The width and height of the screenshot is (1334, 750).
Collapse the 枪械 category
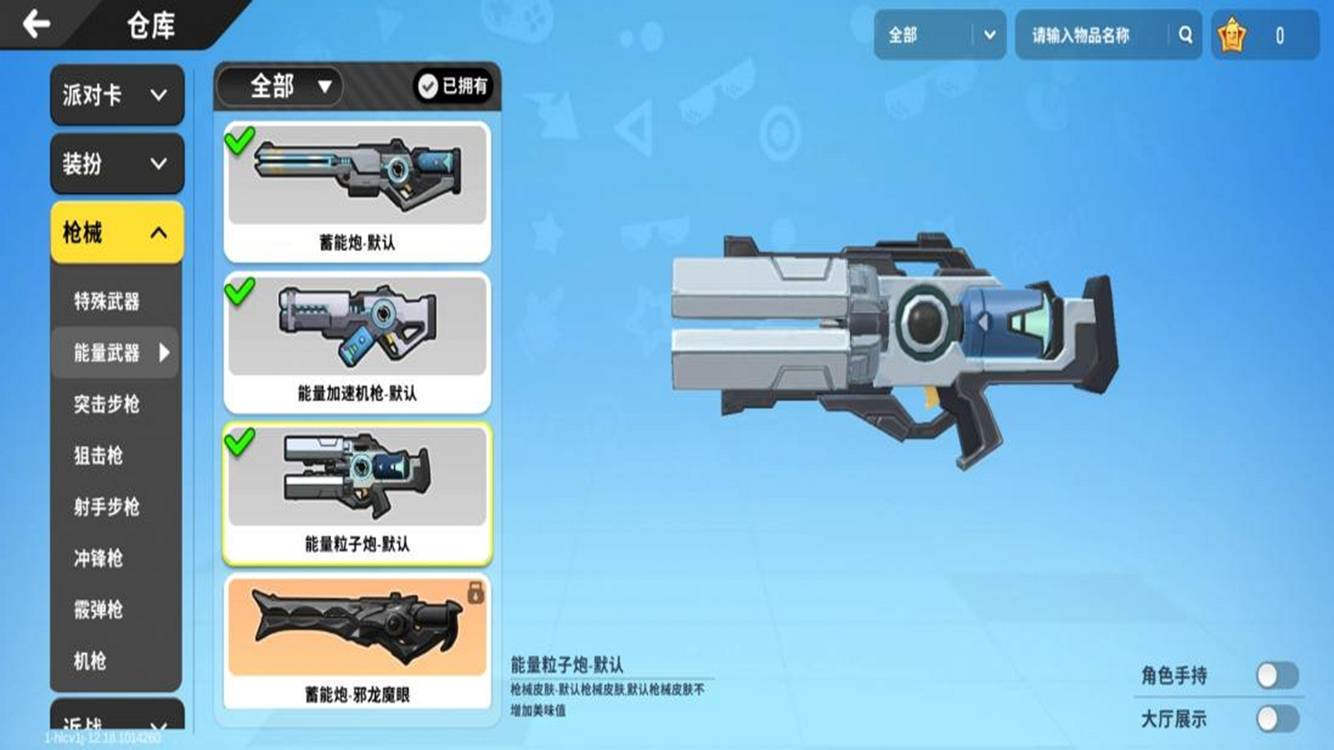click(x=117, y=233)
